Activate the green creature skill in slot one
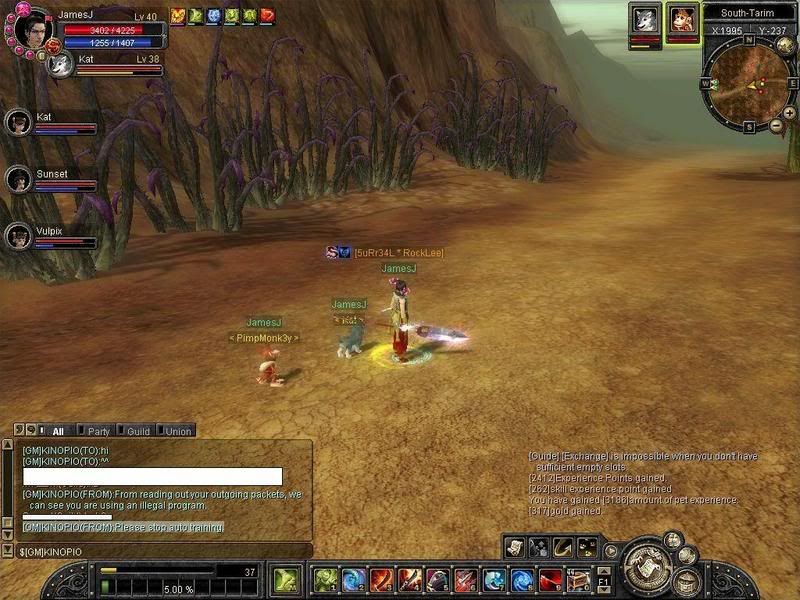The height and width of the screenshot is (600, 800). coord(326,580)
